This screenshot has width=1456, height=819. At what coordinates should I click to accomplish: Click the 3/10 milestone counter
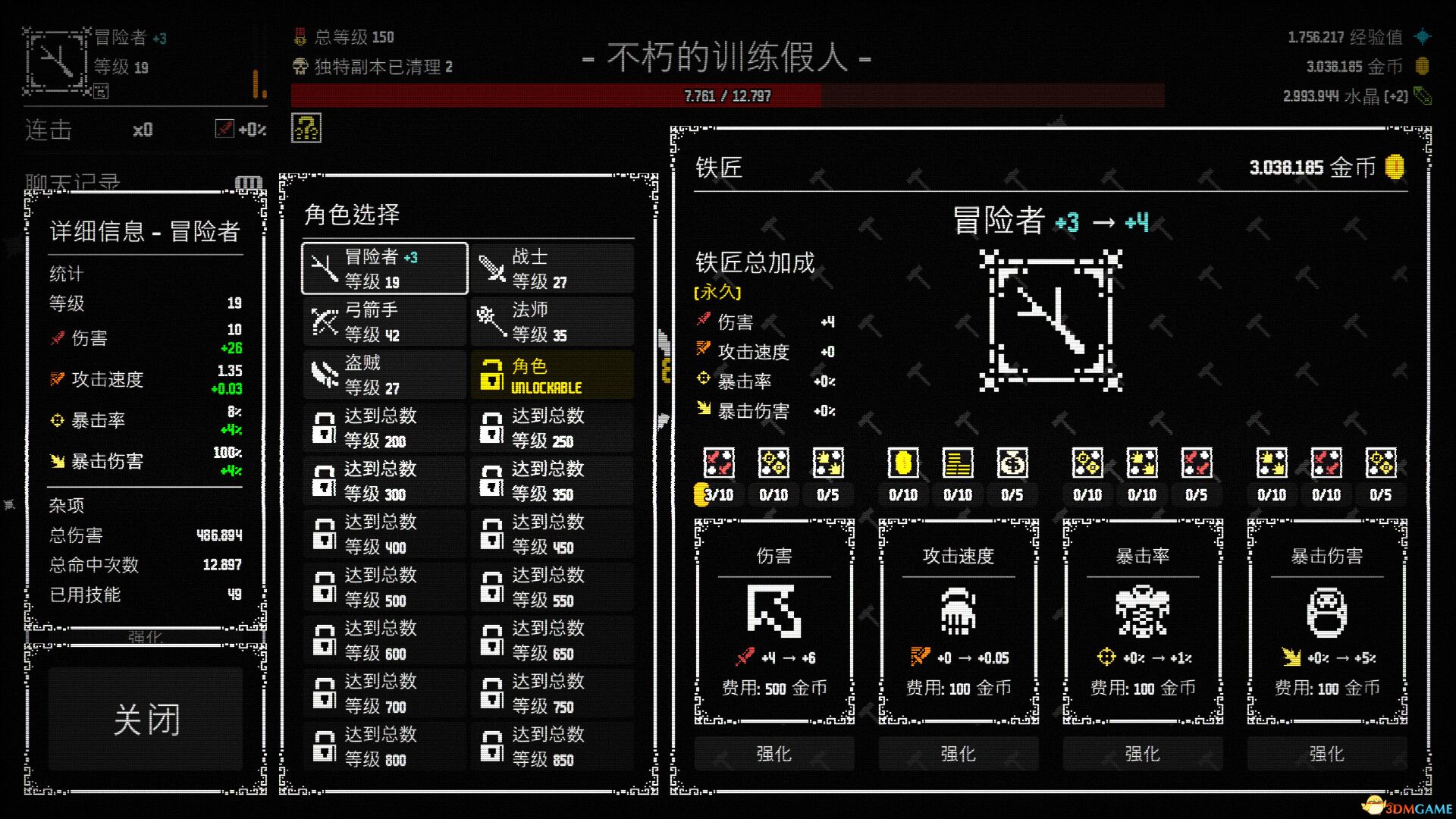pyautogui.click(x=717, y=494)
